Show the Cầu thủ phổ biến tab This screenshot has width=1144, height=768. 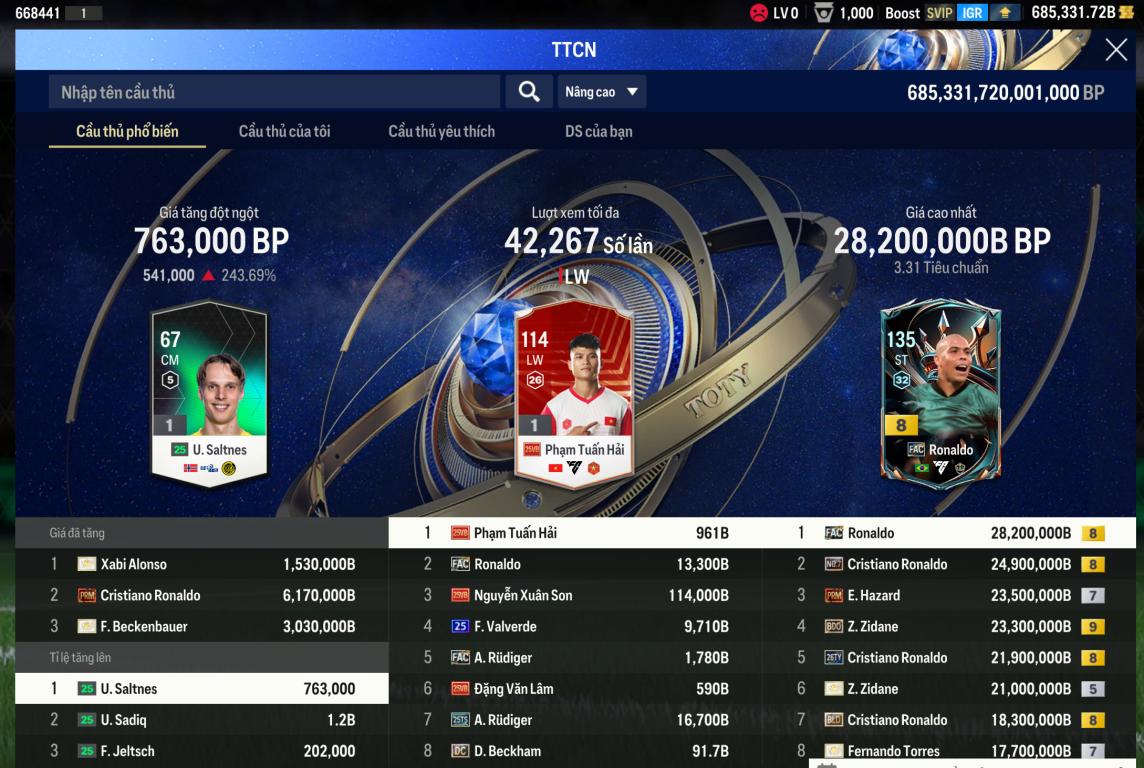(x=127, y=131)
